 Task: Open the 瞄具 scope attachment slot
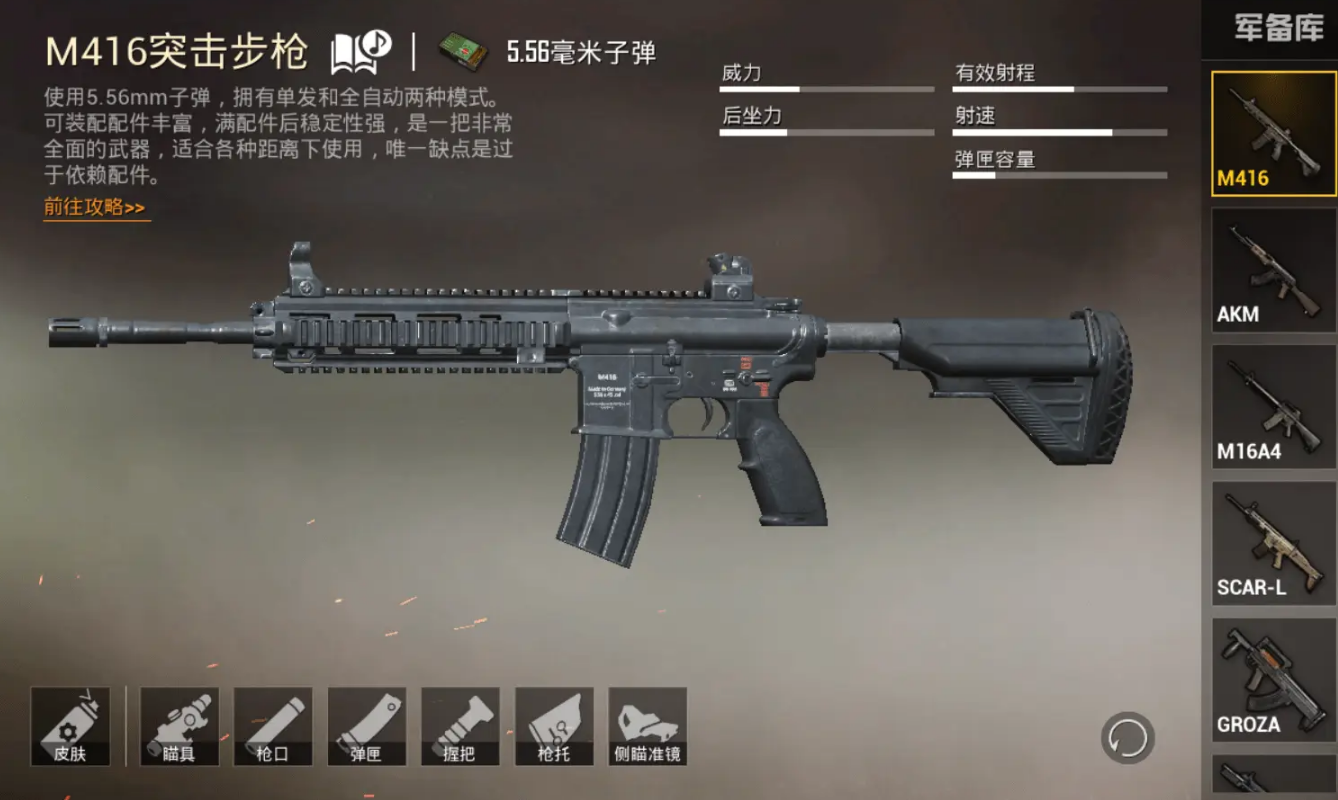179,726
